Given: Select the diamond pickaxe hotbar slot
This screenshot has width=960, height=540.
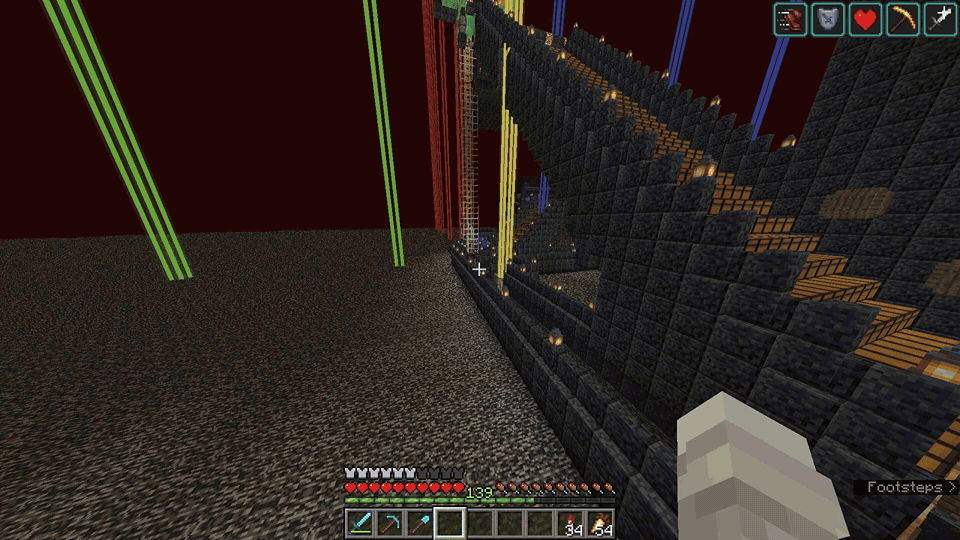Looking at the screenshot, I should tap(390, 522).
